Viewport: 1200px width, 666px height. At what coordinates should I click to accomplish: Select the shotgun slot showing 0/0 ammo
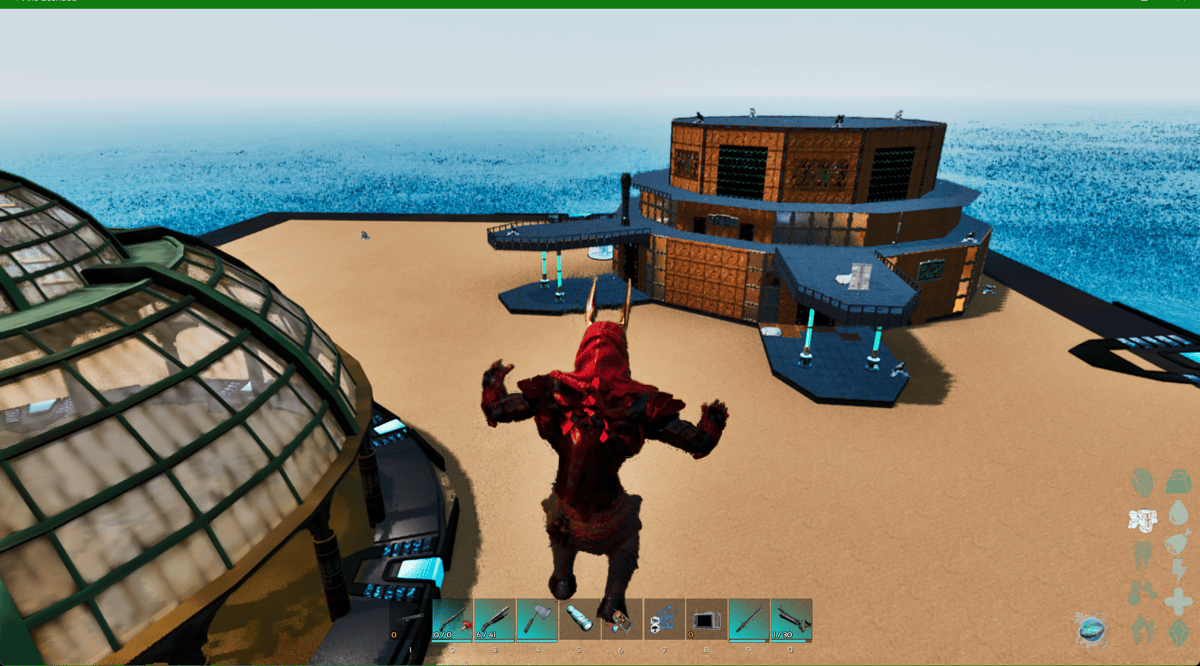tap(452, 619)
